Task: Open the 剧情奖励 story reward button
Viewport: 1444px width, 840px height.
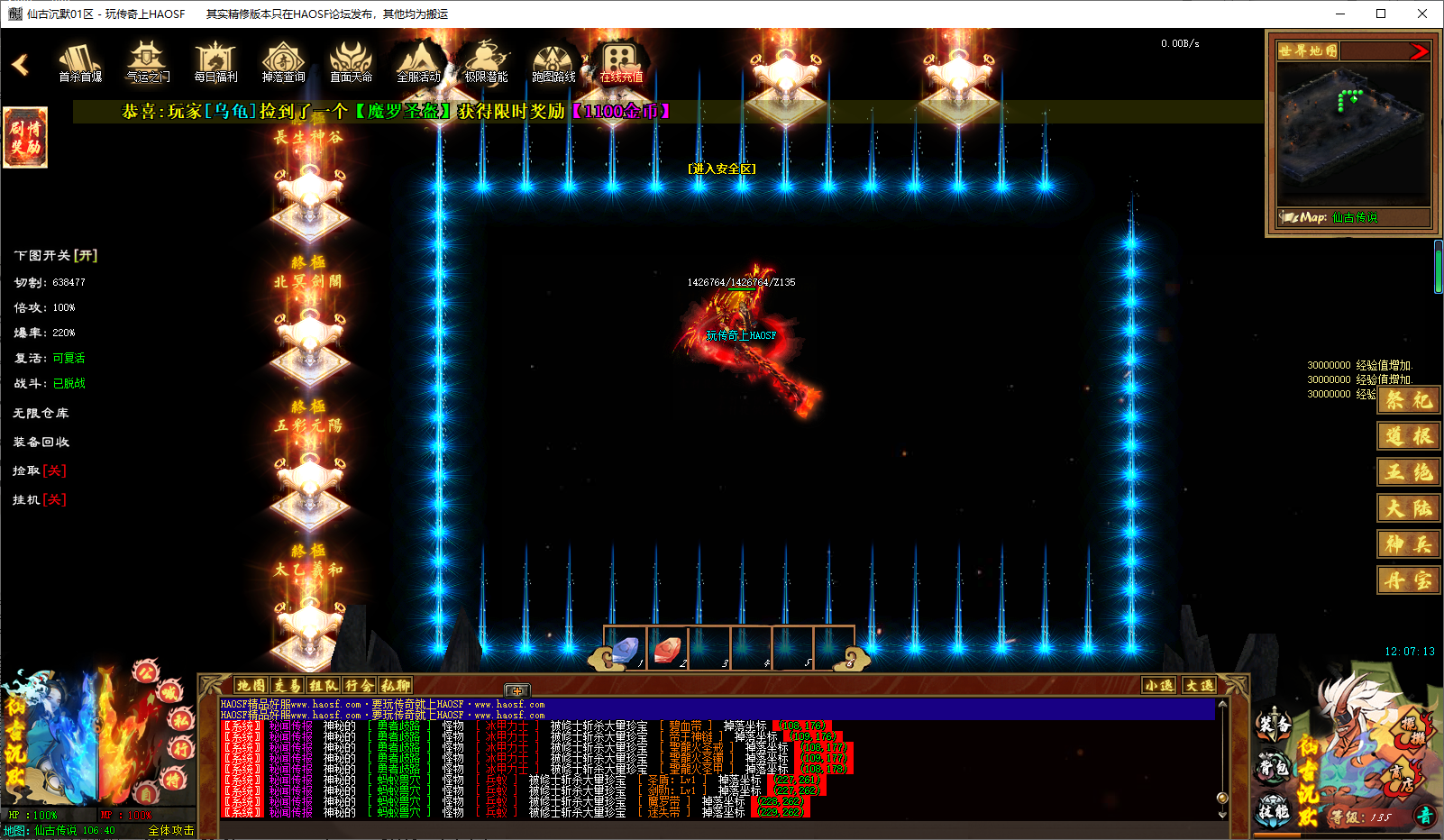Action: (25, 137)
